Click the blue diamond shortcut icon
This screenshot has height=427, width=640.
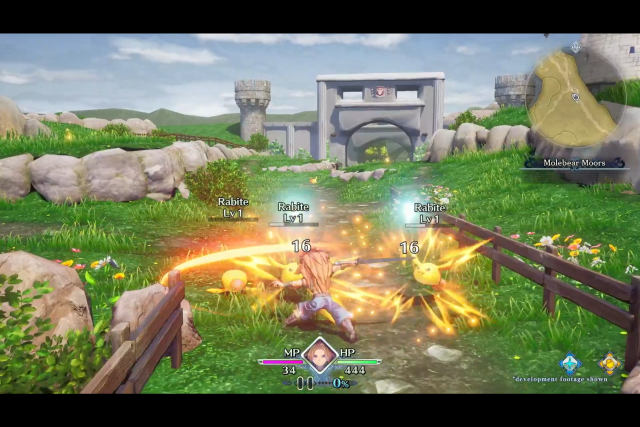tap(570, 364)
